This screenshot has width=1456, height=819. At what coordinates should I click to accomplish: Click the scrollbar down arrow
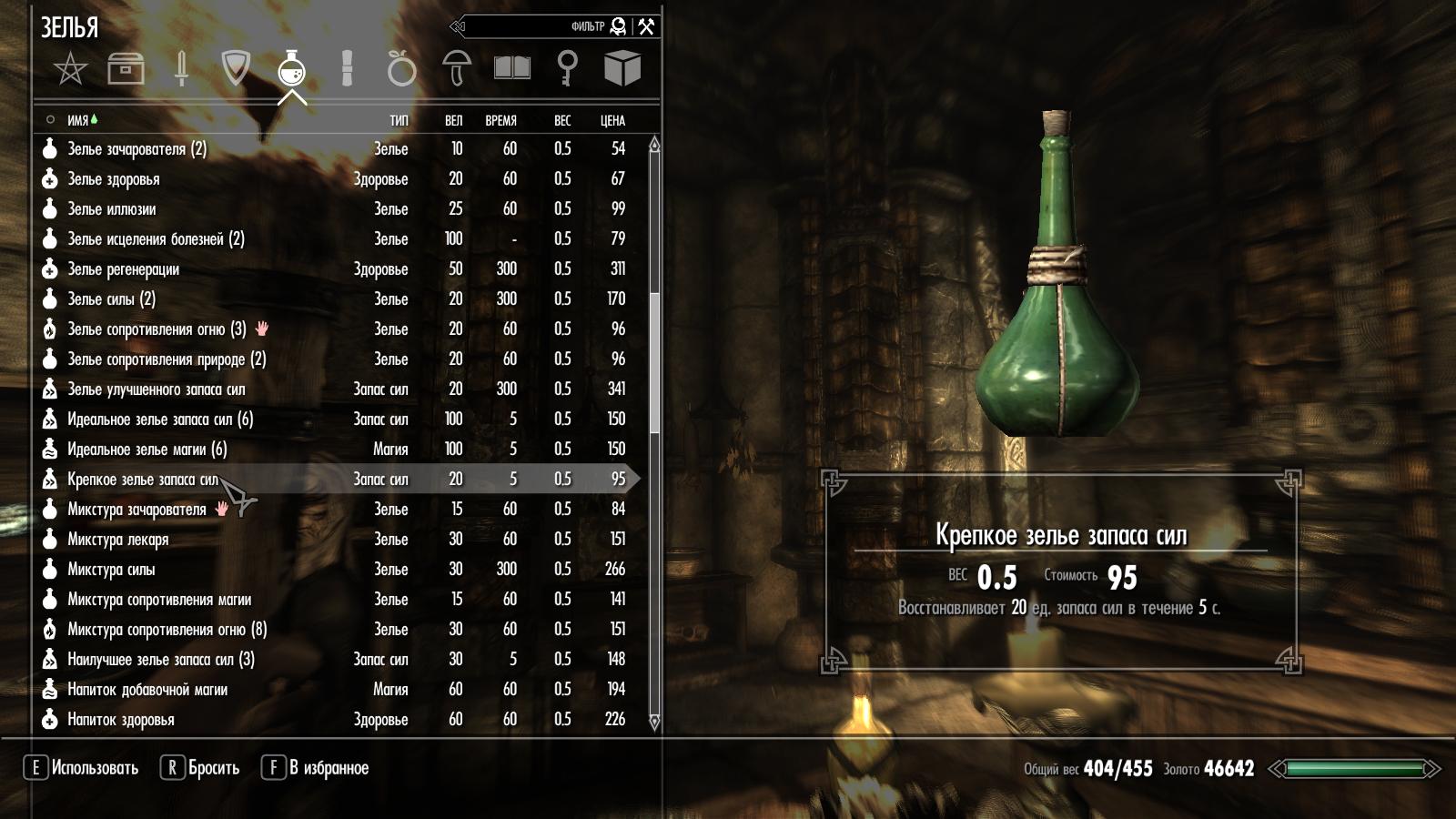(653, 723)
